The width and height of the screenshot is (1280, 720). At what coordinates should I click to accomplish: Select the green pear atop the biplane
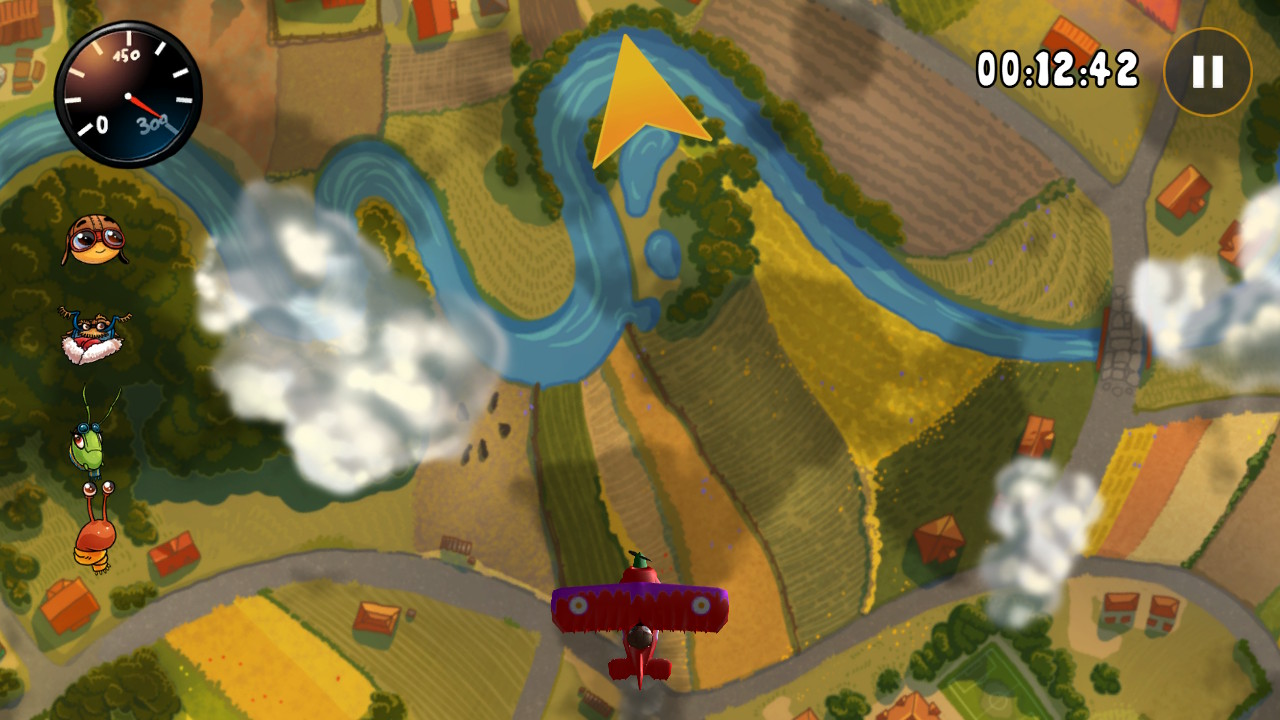[638, 560]
